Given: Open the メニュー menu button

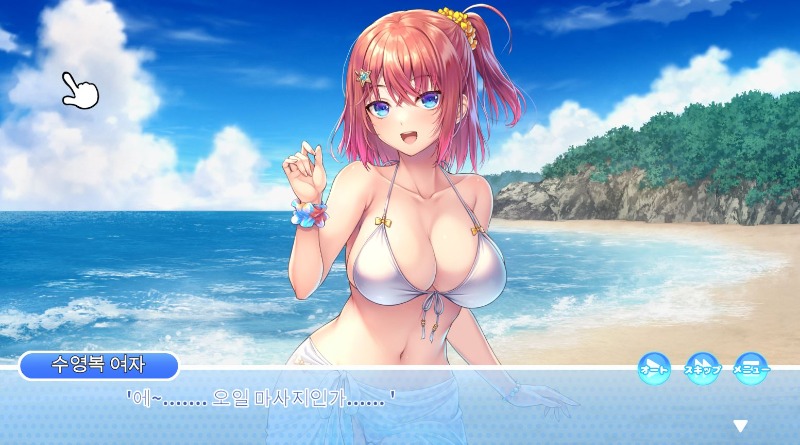Looking at the screenshot, I should coord(751,368).
